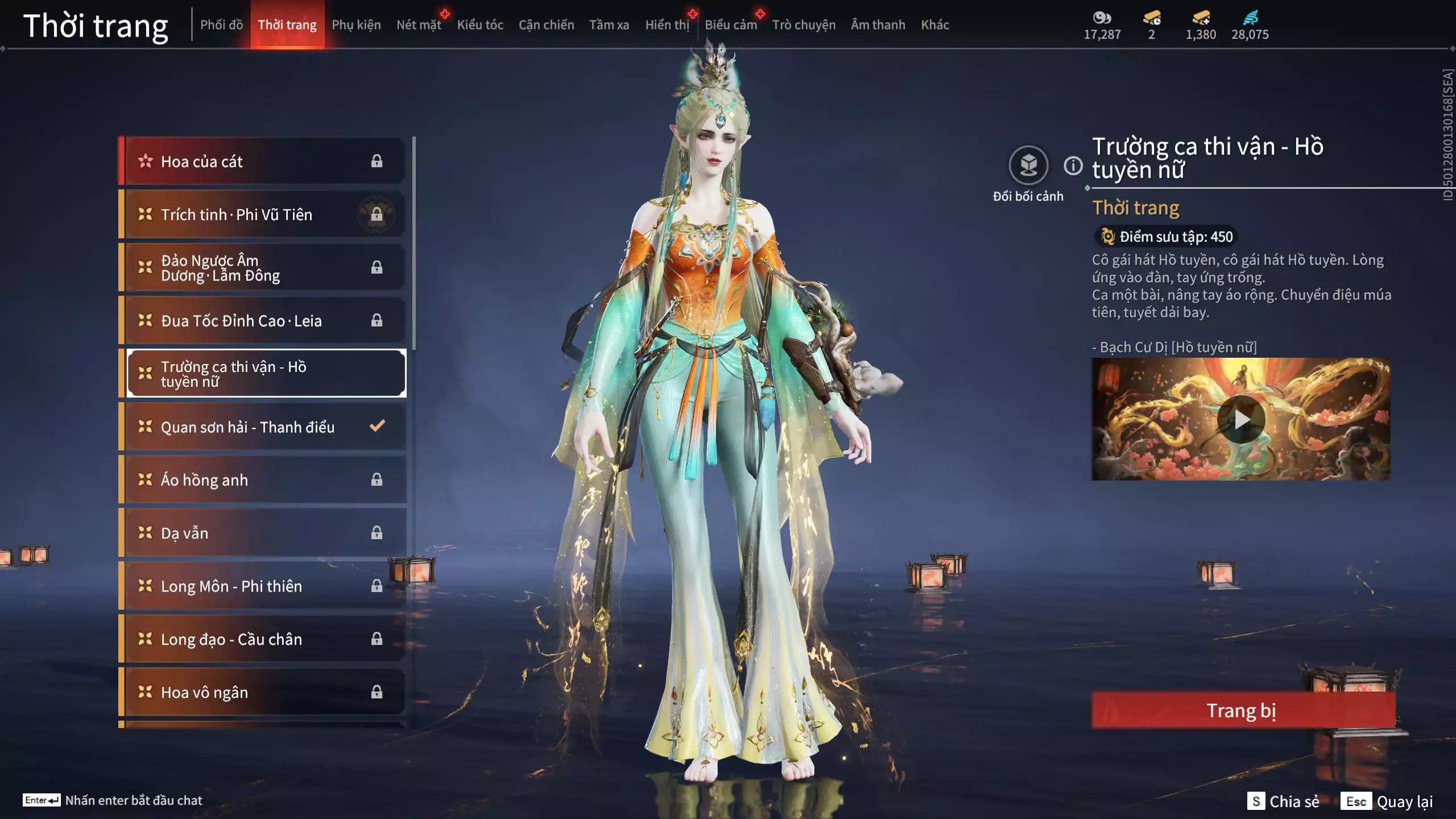Open the Cận chiến tab
This screenshot has width=1456, height=819.
click(x=546, y=24)
